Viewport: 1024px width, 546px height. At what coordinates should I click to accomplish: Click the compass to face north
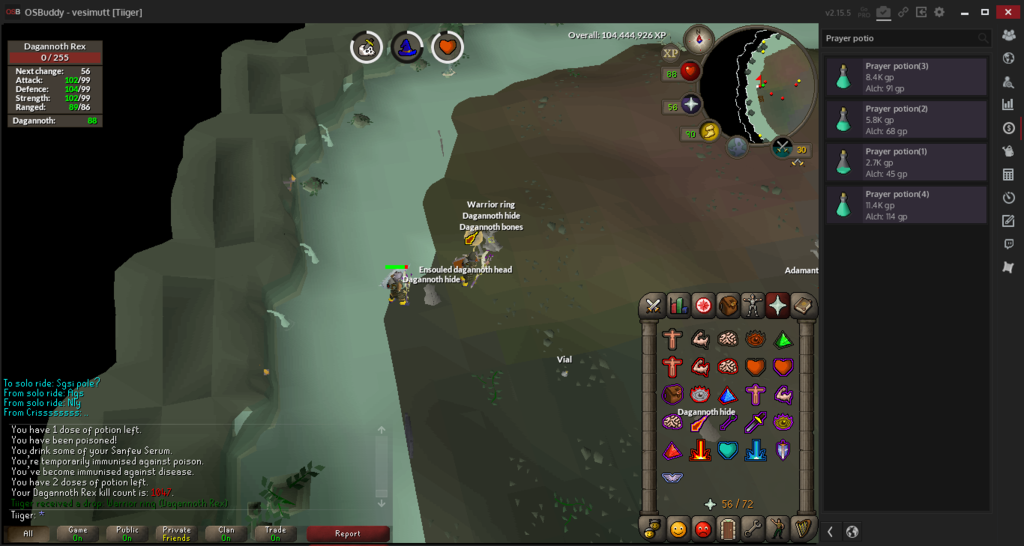[698, 41]
